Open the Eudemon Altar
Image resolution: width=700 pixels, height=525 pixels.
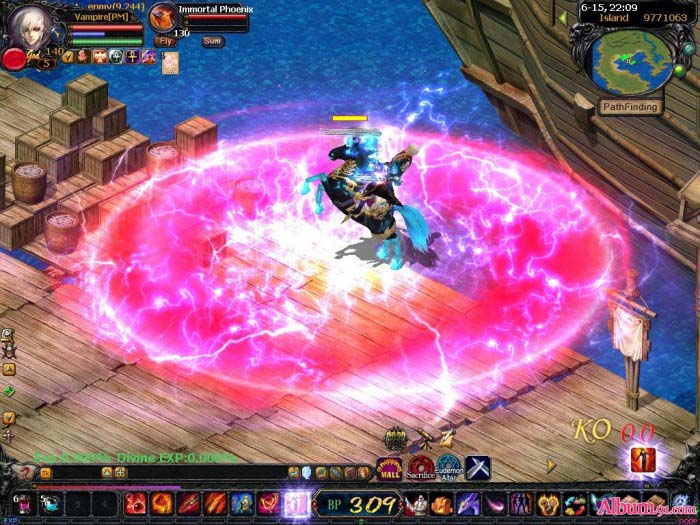pyautogui.click(x=449, y=466)
